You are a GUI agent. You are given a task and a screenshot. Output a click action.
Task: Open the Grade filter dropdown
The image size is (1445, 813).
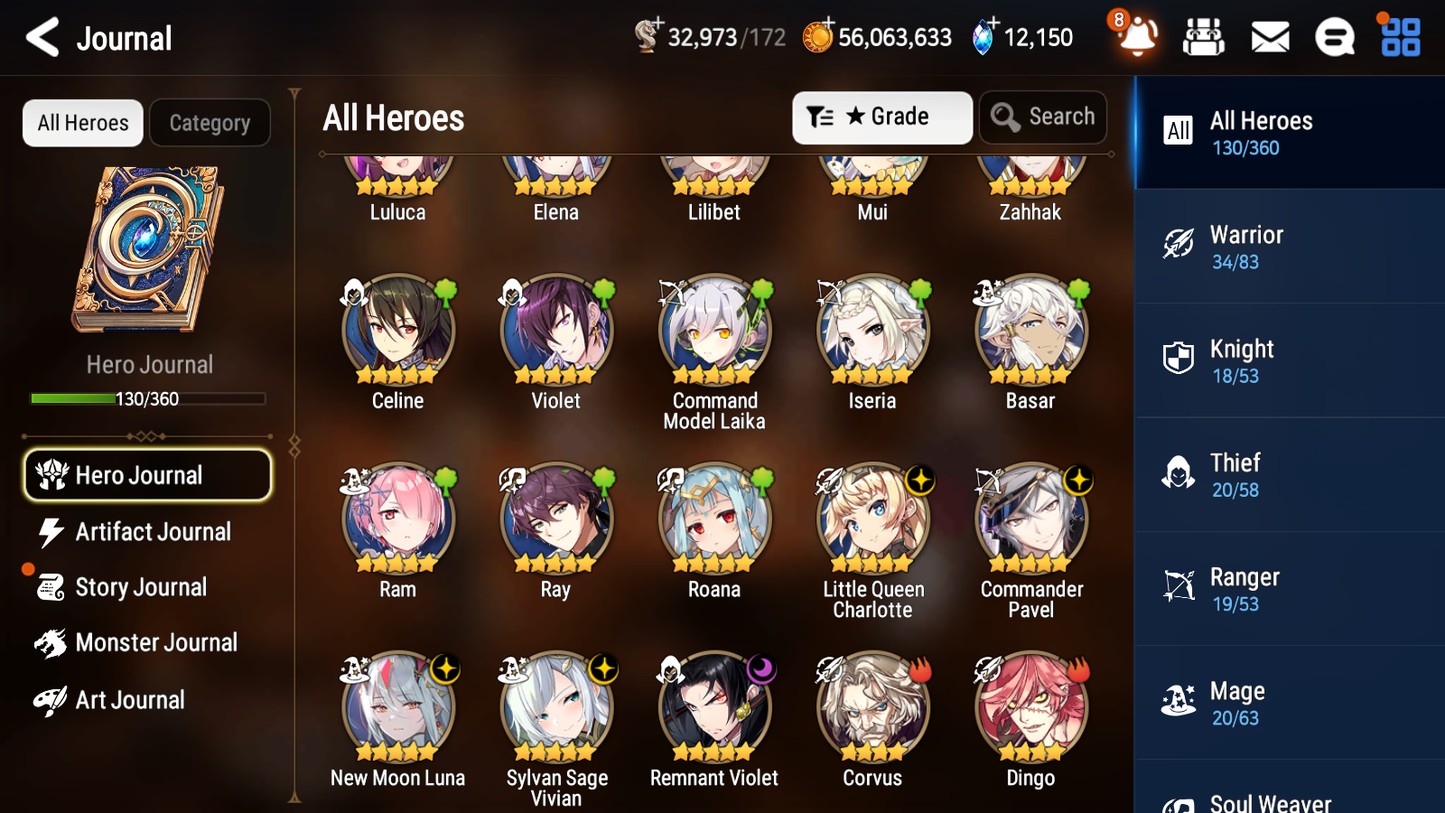[x=882, y=117]
